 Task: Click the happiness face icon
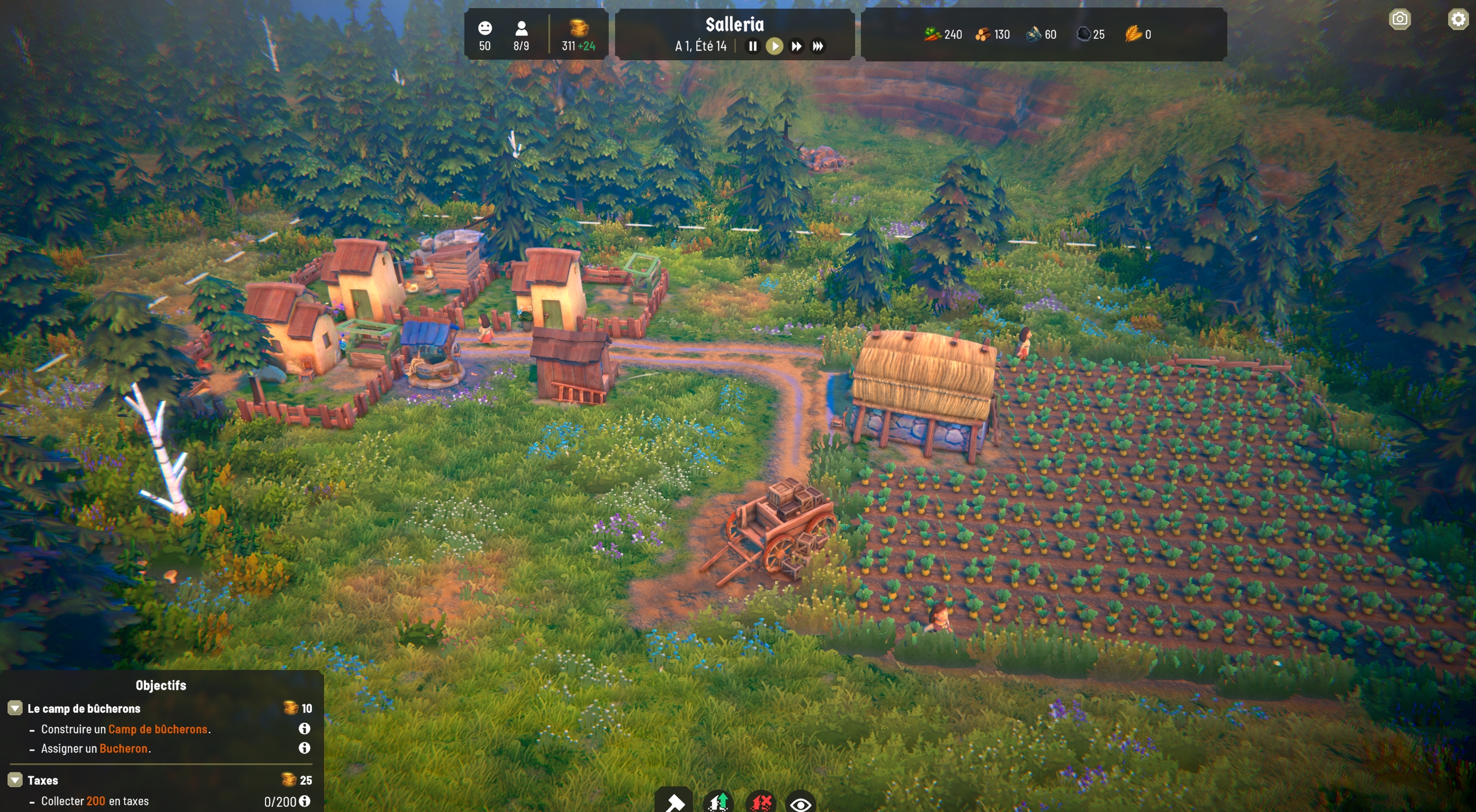click(x=485, y=28)
